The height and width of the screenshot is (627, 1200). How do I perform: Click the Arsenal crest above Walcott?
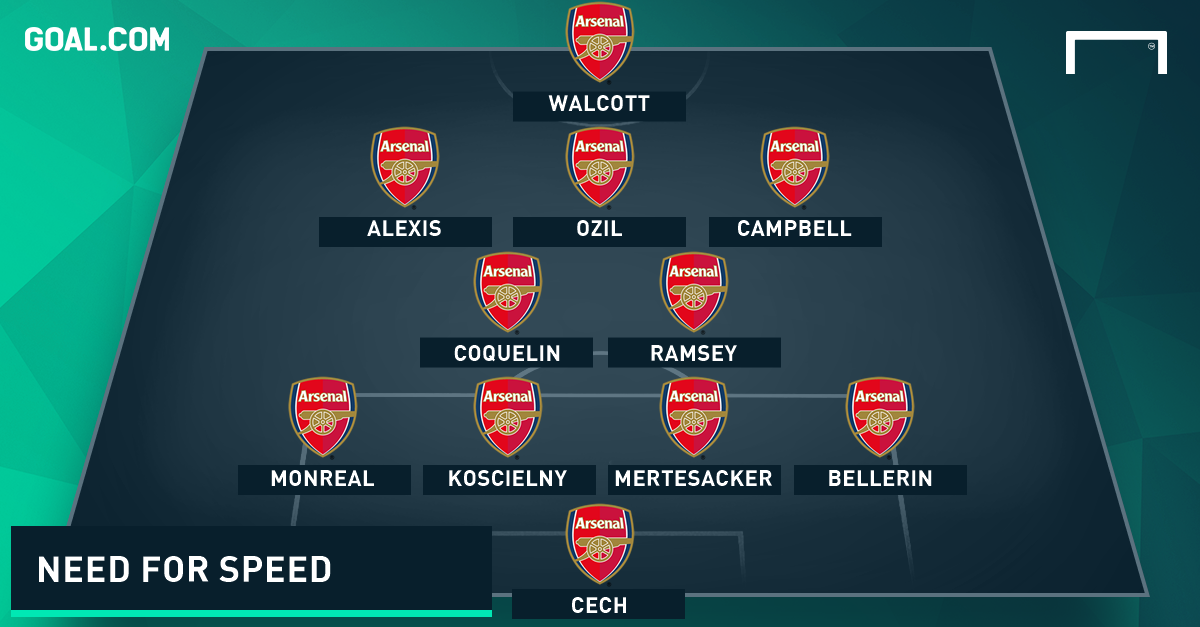point(600,42)
